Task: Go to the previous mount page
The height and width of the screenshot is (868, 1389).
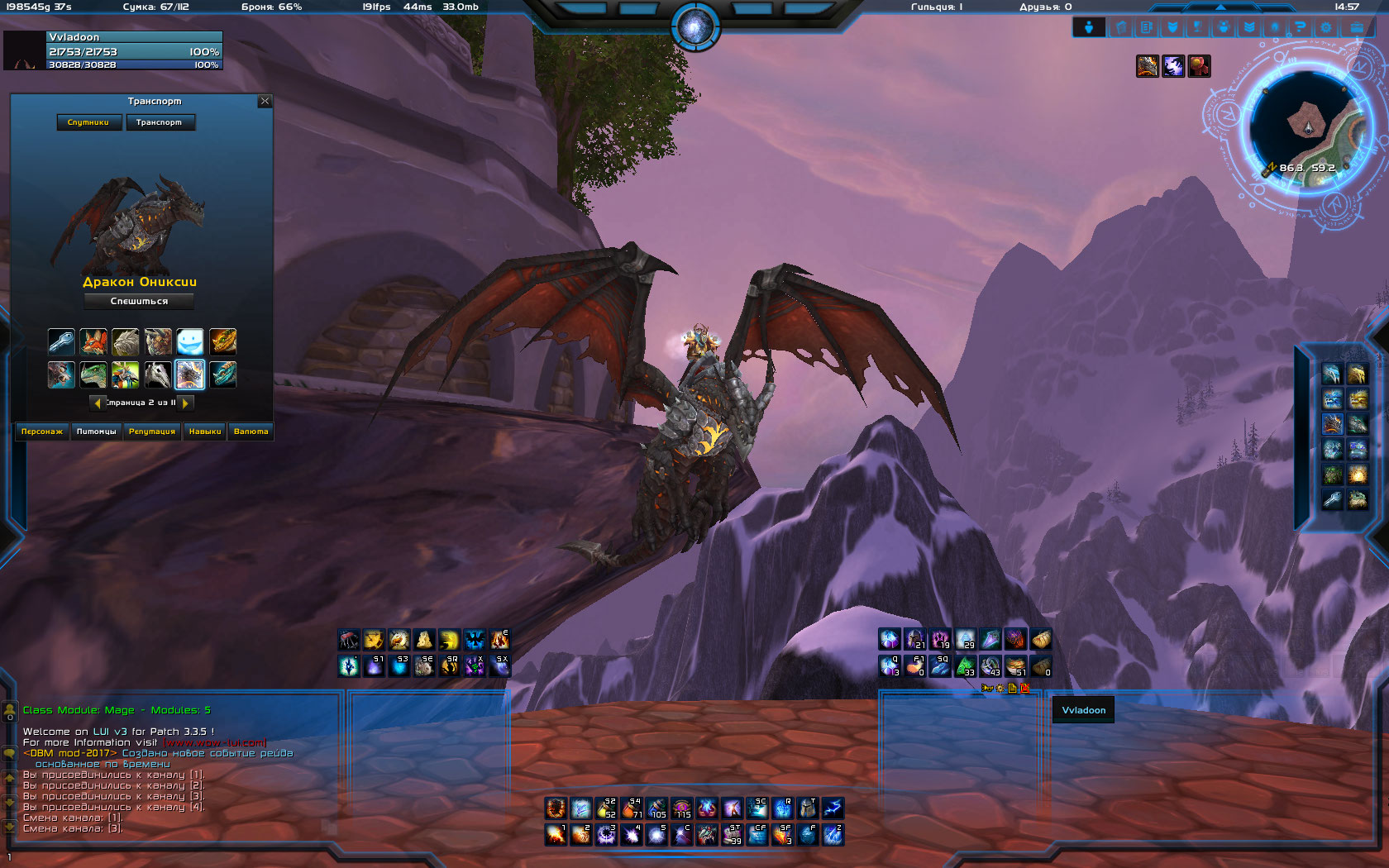Action: point(98,403)
